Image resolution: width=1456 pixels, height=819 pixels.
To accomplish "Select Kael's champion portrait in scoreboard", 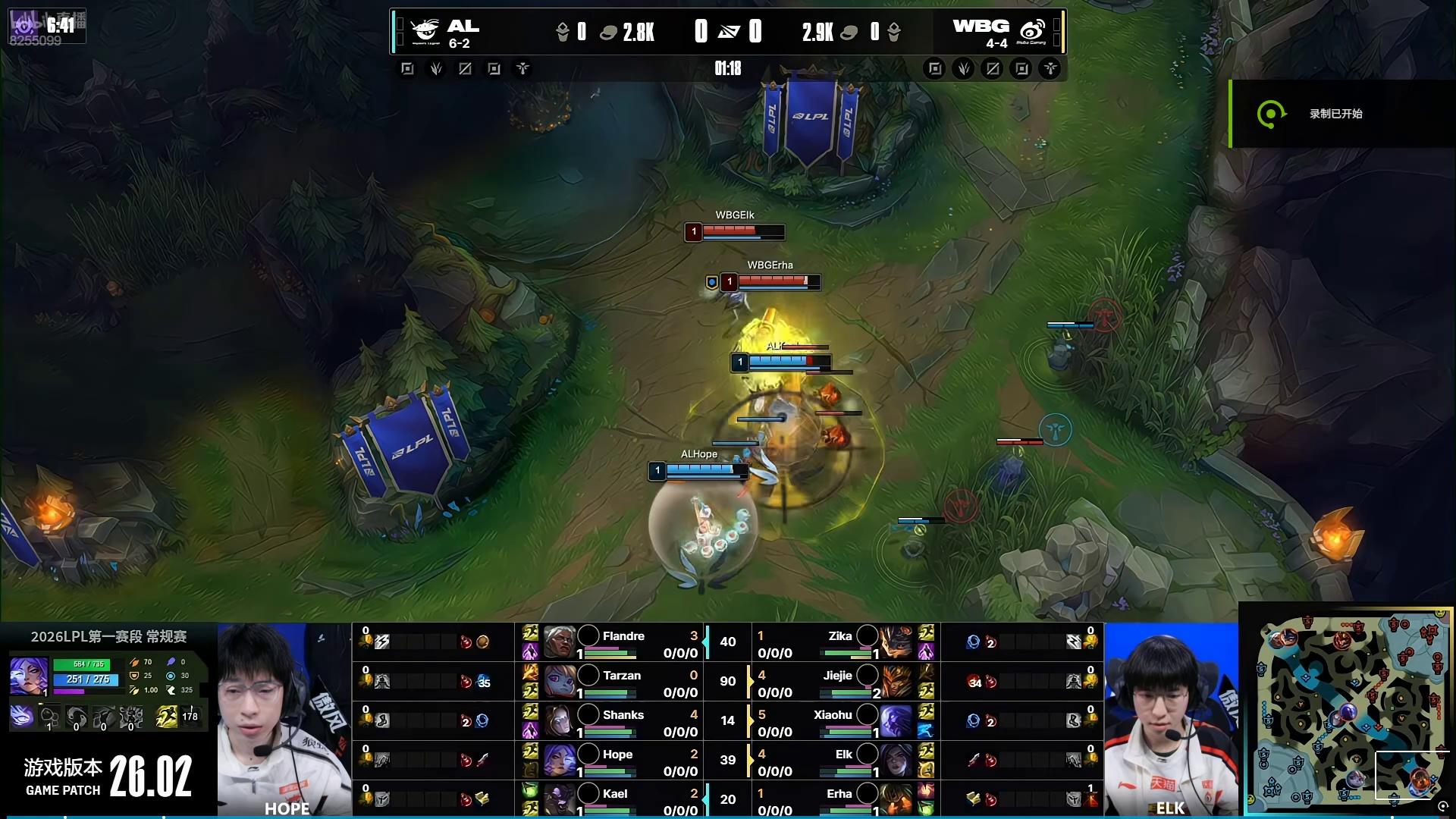I will pos(559,800).
